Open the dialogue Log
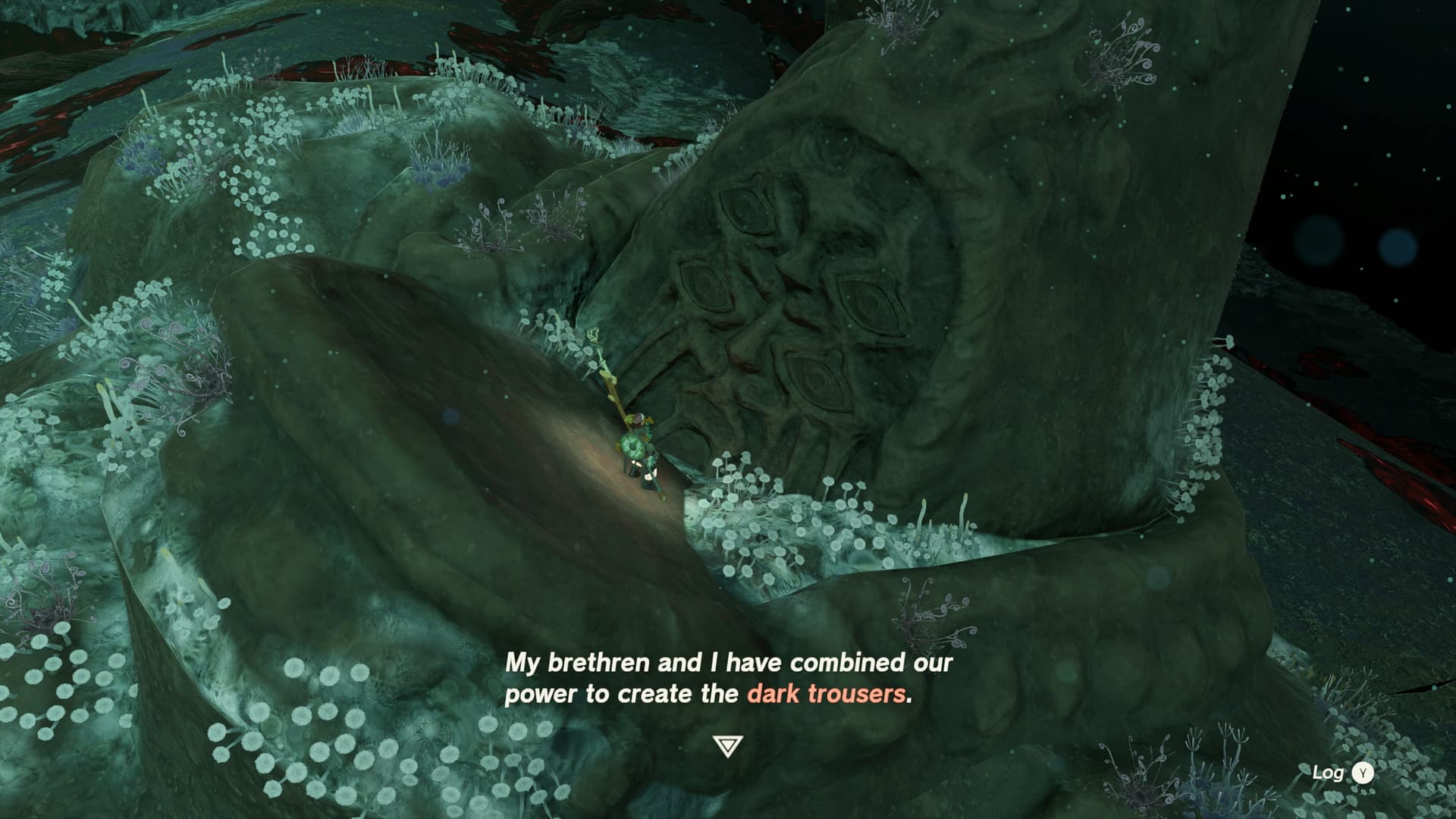Screen dimensions: 1456x819 pos(1342,773)
